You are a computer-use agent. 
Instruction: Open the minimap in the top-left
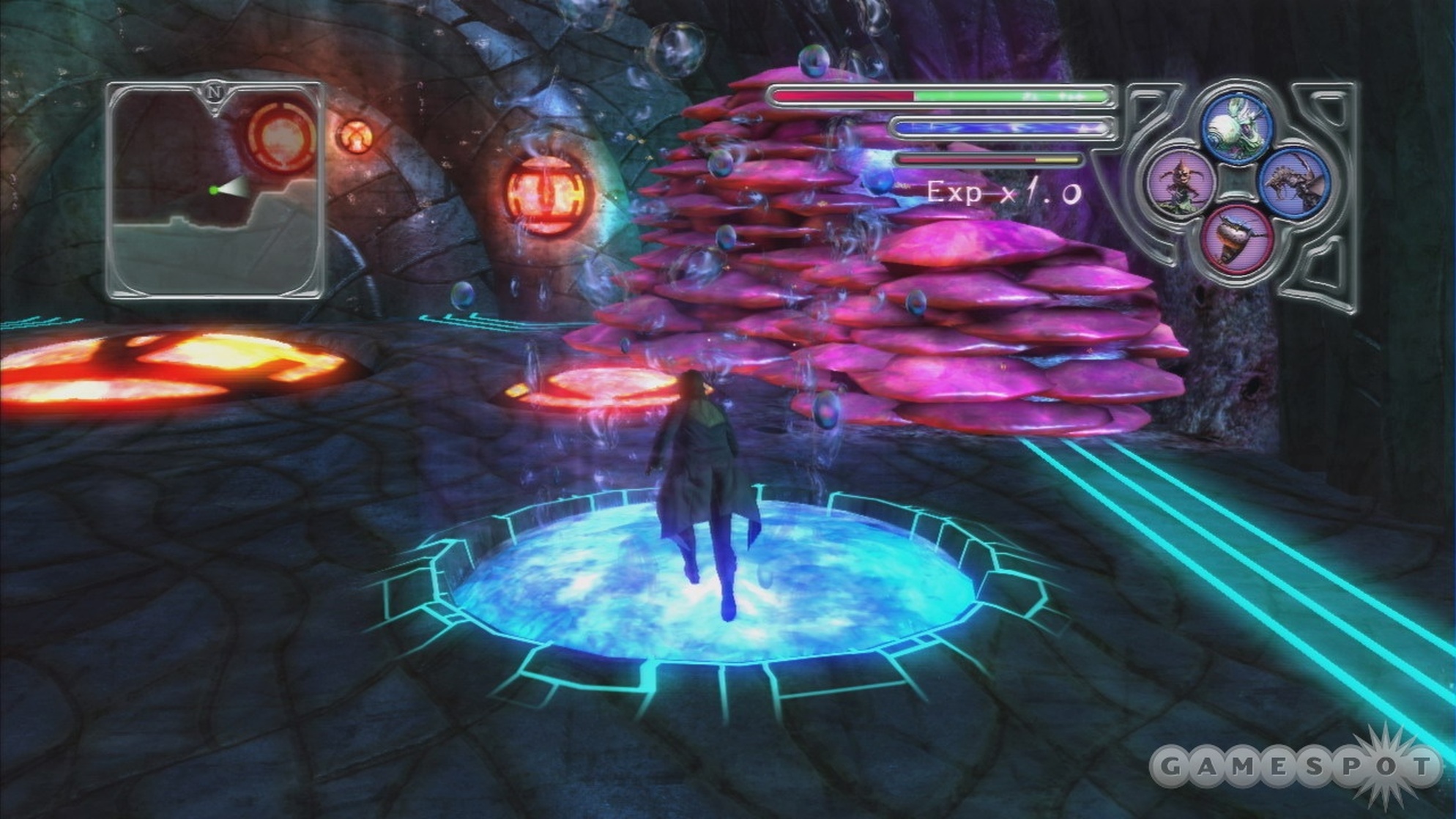coord(215,190)
